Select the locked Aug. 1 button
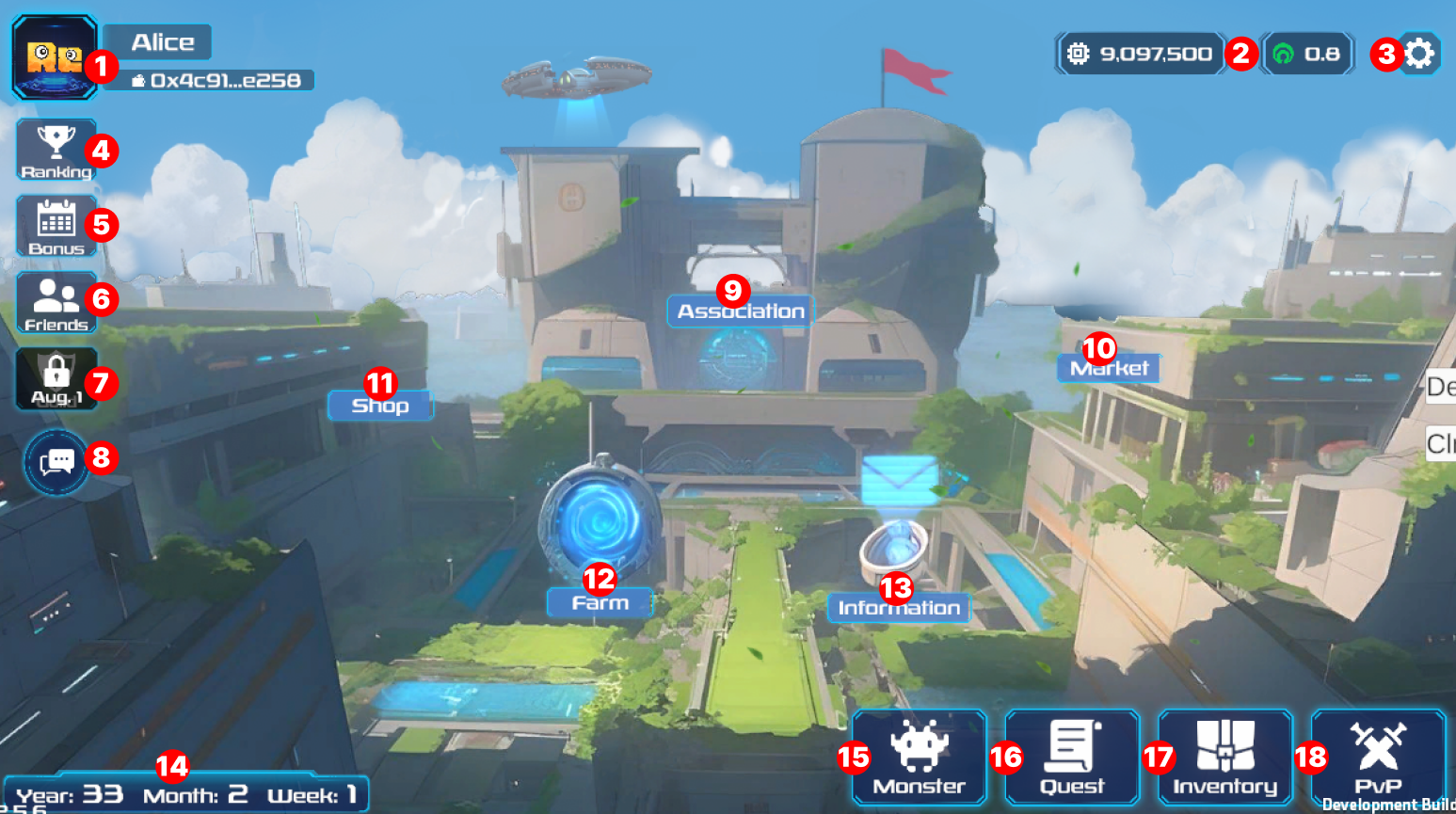Screen dimensions: 1456x814 56,378
